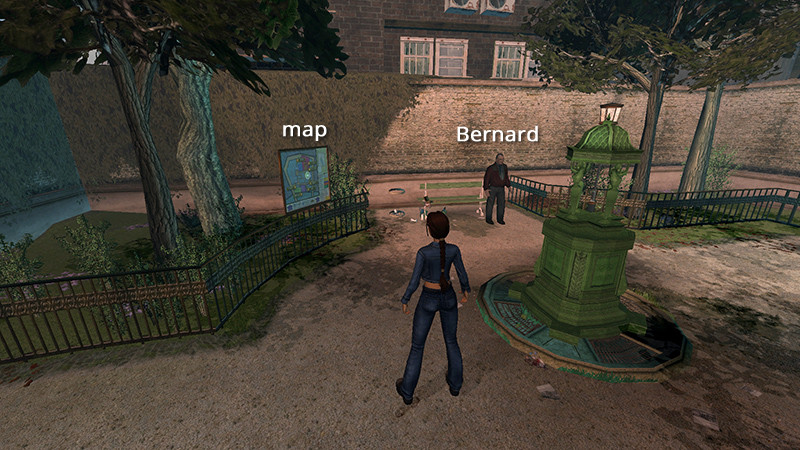The width and height of the screenshot is (800, 450).
Task: Select the "map" hotspot label
Action: coord(305,131)
